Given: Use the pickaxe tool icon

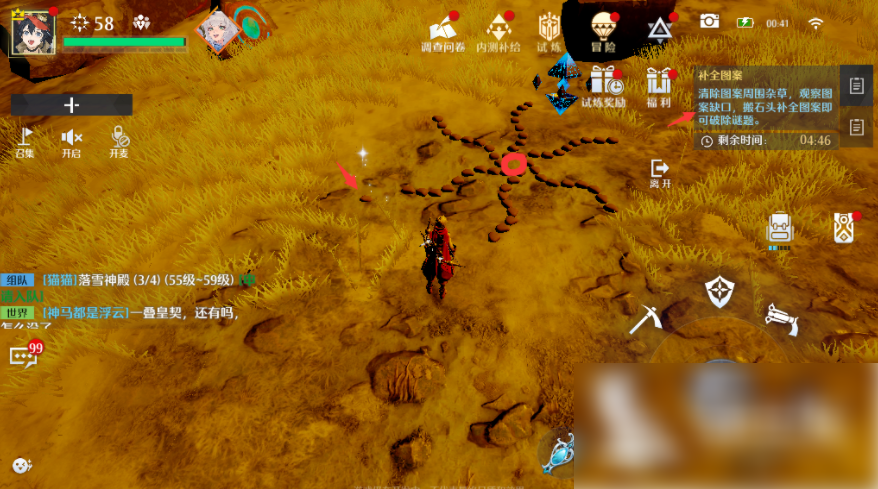Looking at the screenshot, I should [645, 318].
